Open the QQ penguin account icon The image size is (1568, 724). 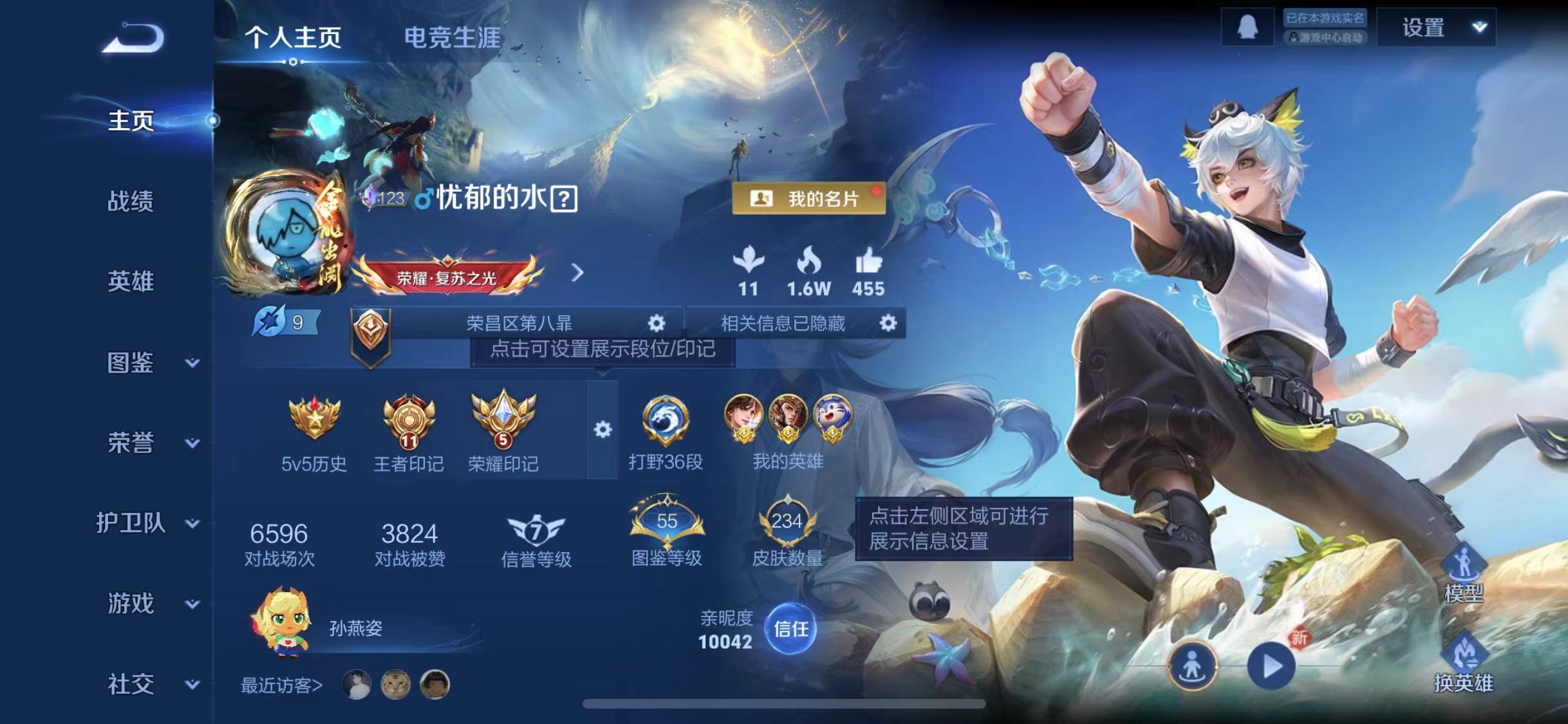tap(1249, 26)
